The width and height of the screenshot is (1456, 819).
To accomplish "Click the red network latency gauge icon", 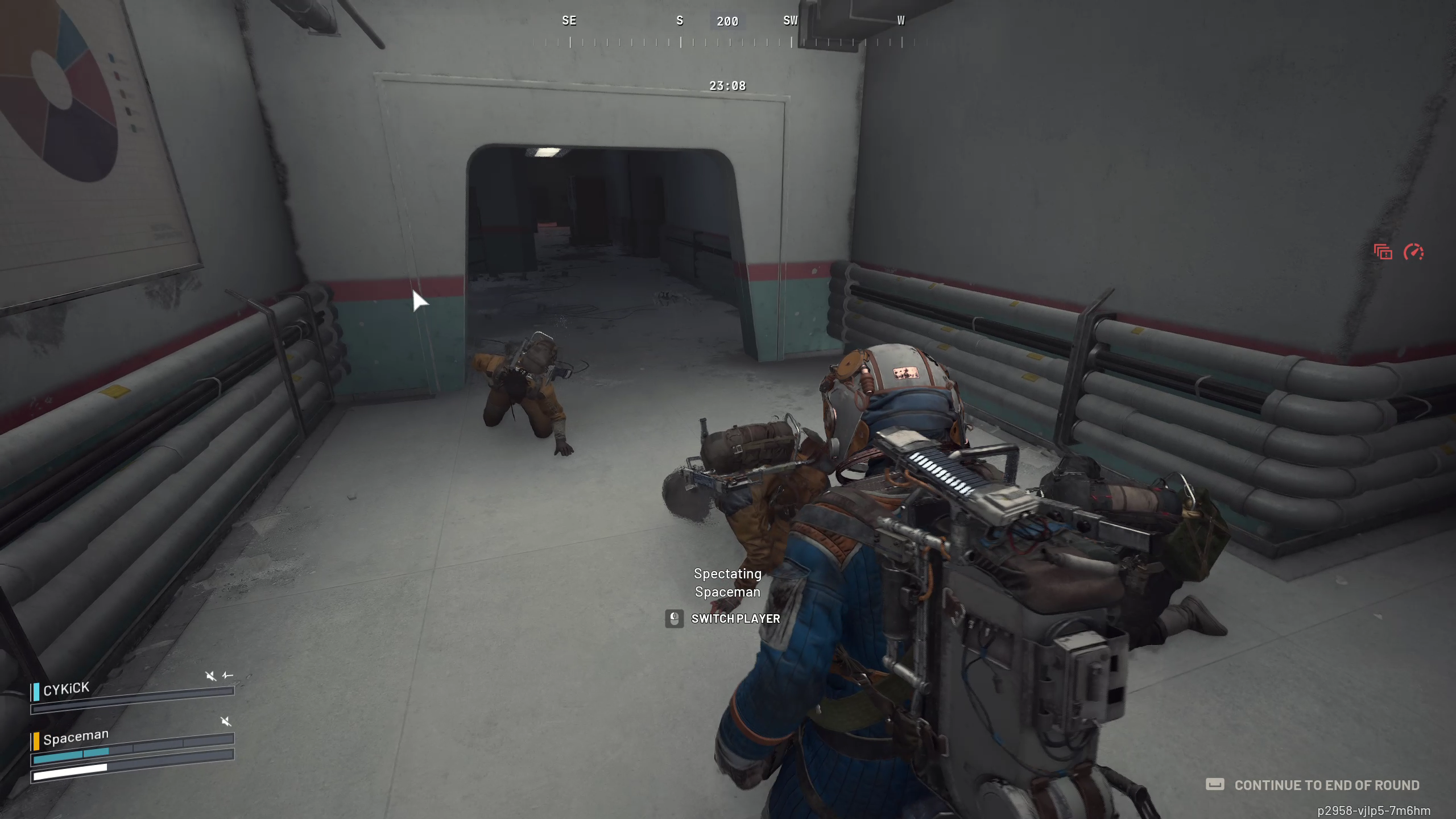I will [x=1413, y=252].
